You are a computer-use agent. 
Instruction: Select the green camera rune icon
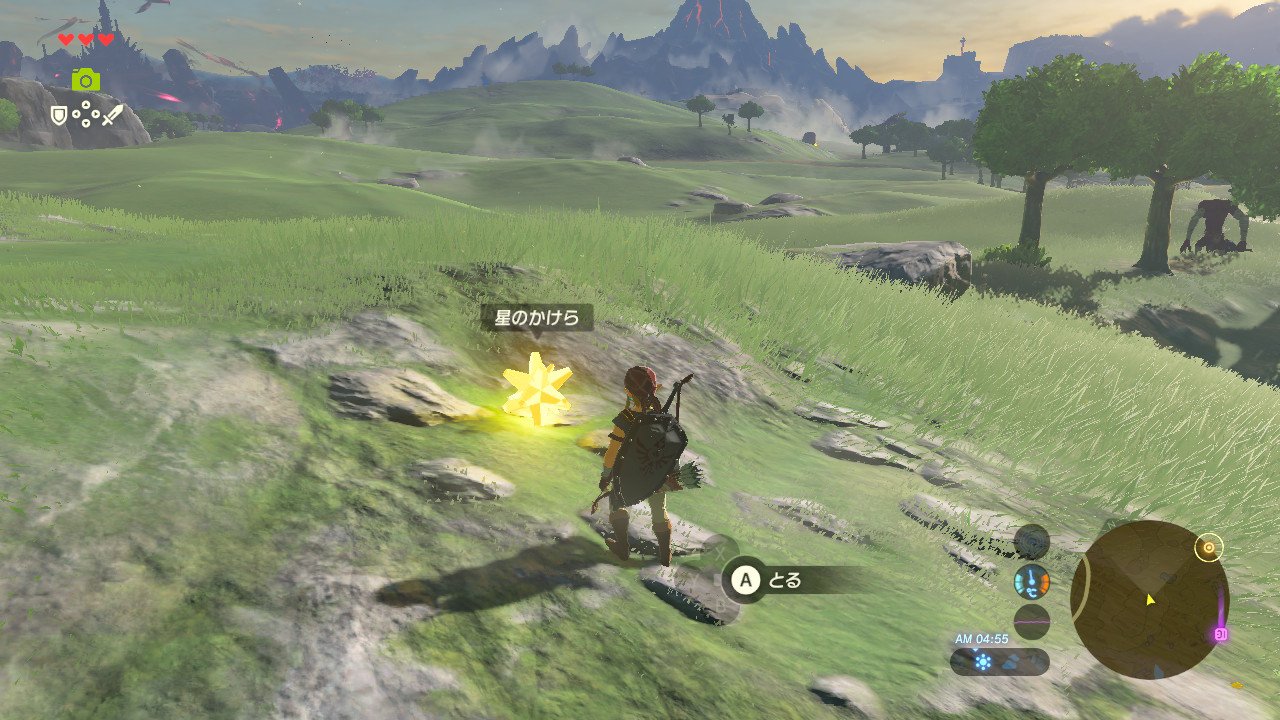(86, 79)
